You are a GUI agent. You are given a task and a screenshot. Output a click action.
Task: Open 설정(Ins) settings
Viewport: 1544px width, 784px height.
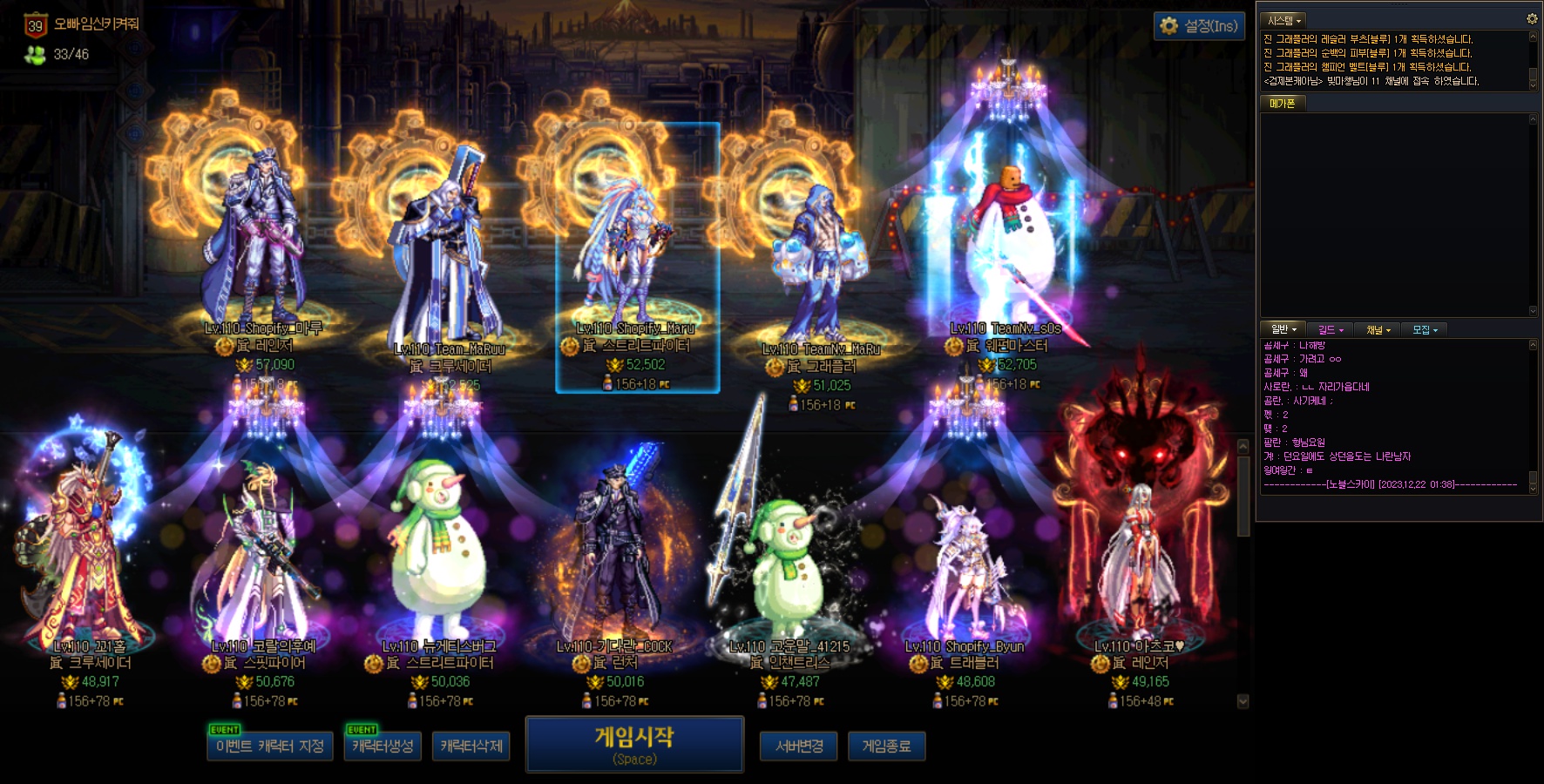(1200, 26)
